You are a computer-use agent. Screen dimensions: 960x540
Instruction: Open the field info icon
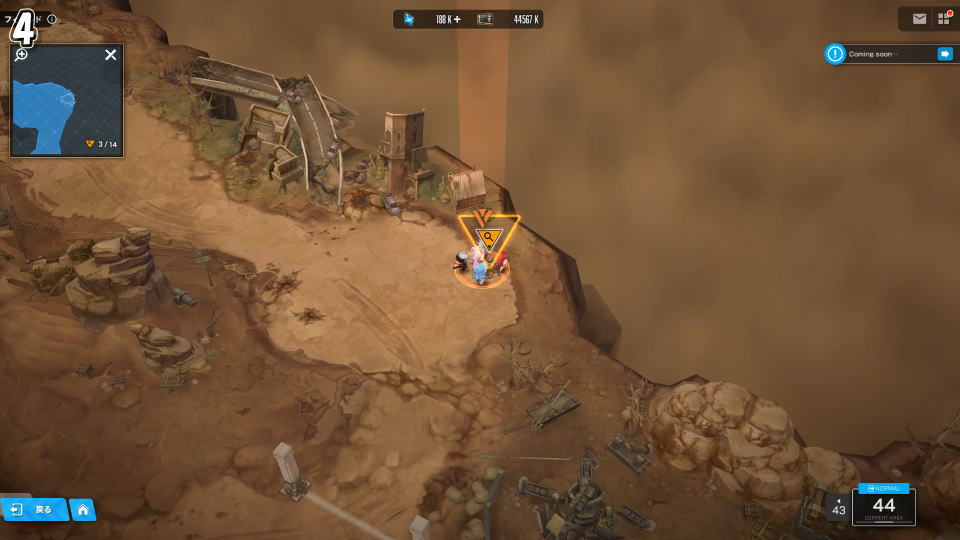(x=52, y=19)
